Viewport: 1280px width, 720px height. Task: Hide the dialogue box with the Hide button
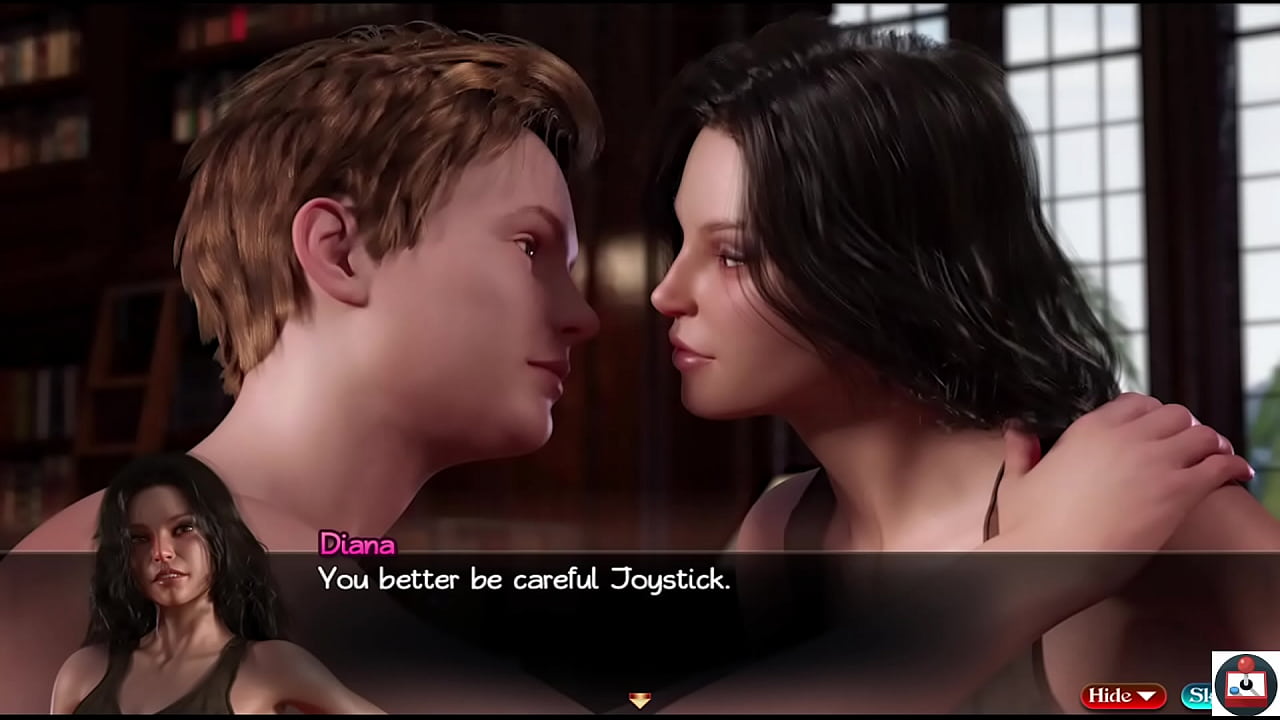1123,695
